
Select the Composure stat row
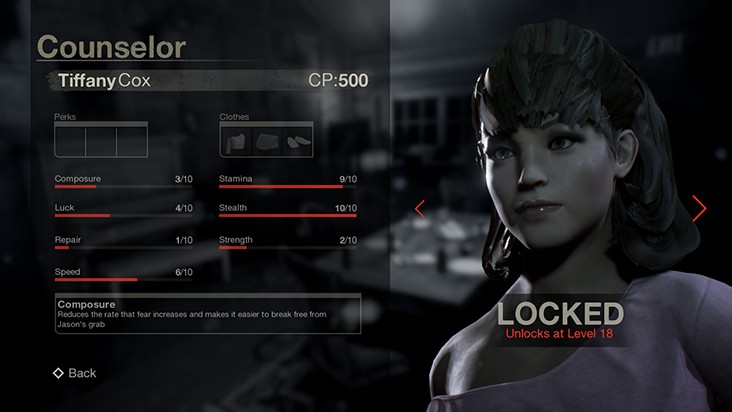coord(124,181)
